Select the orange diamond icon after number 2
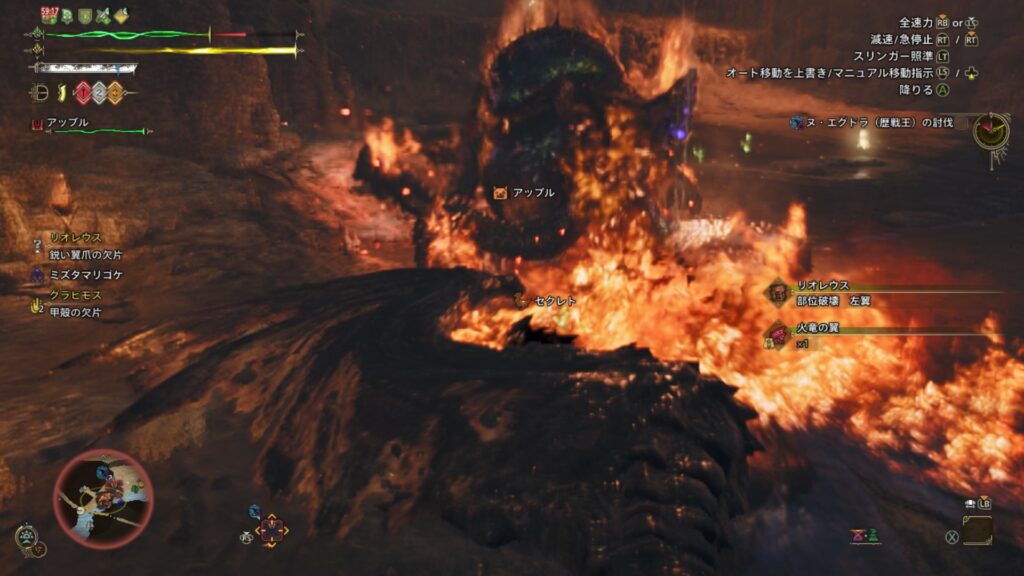This screenshot has height=576, width=1024. click(115, 93)
